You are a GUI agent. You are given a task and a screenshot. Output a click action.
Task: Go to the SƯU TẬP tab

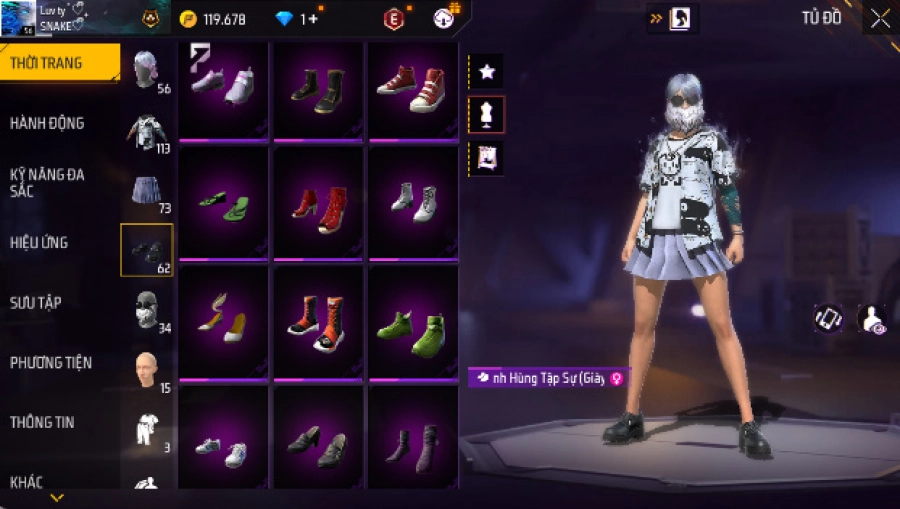pyautogui.click(x=37, y=302)
